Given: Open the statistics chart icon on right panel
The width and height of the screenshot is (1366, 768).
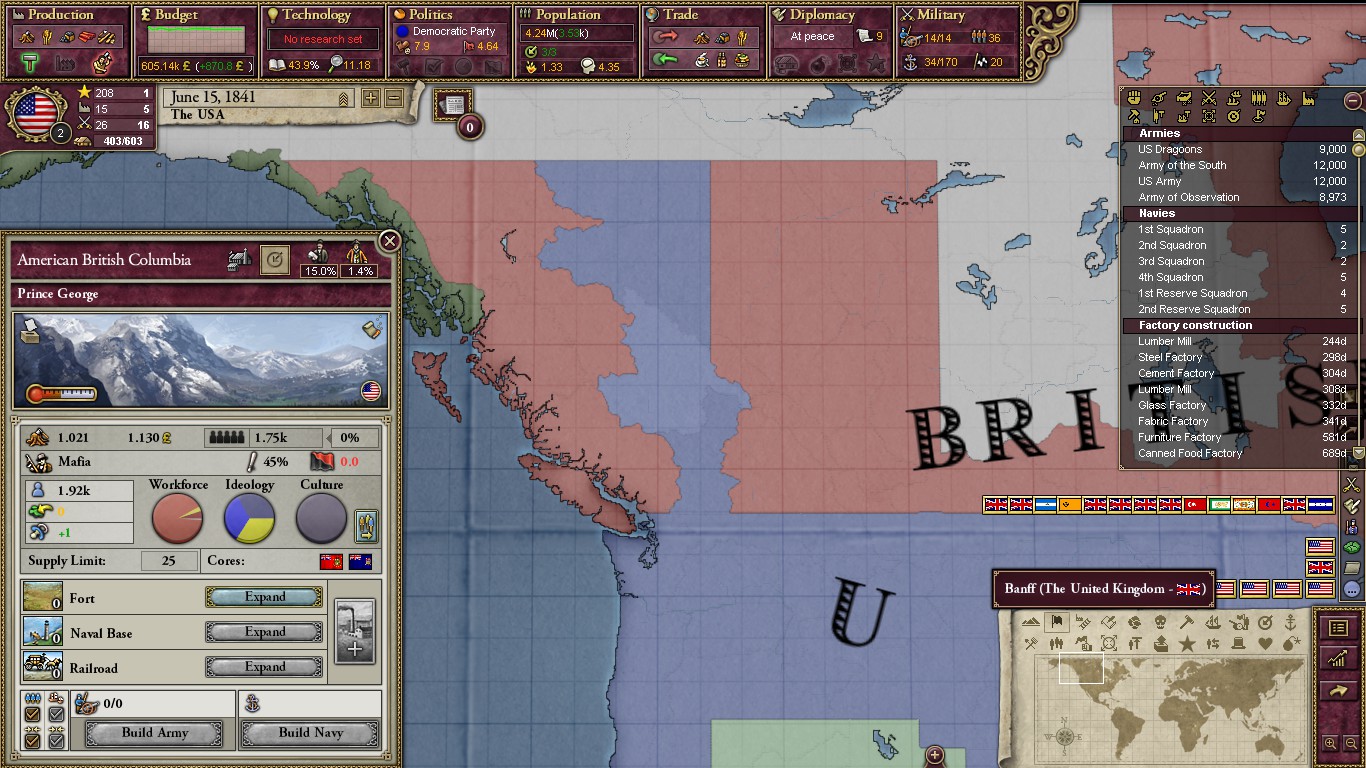Looking at the screenshot, I should coord(1340,658).
